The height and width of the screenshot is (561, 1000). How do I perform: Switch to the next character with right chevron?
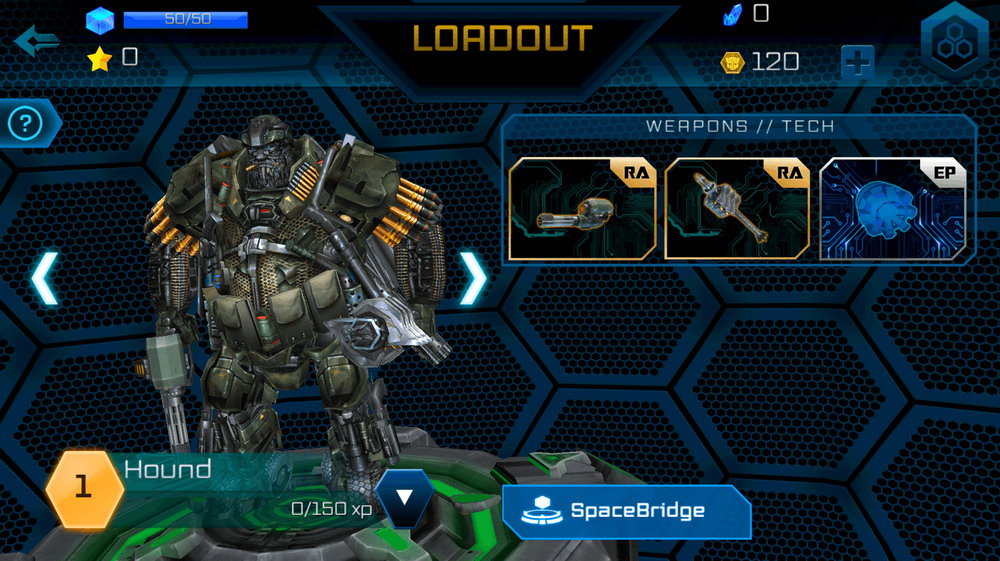point(472,278)
